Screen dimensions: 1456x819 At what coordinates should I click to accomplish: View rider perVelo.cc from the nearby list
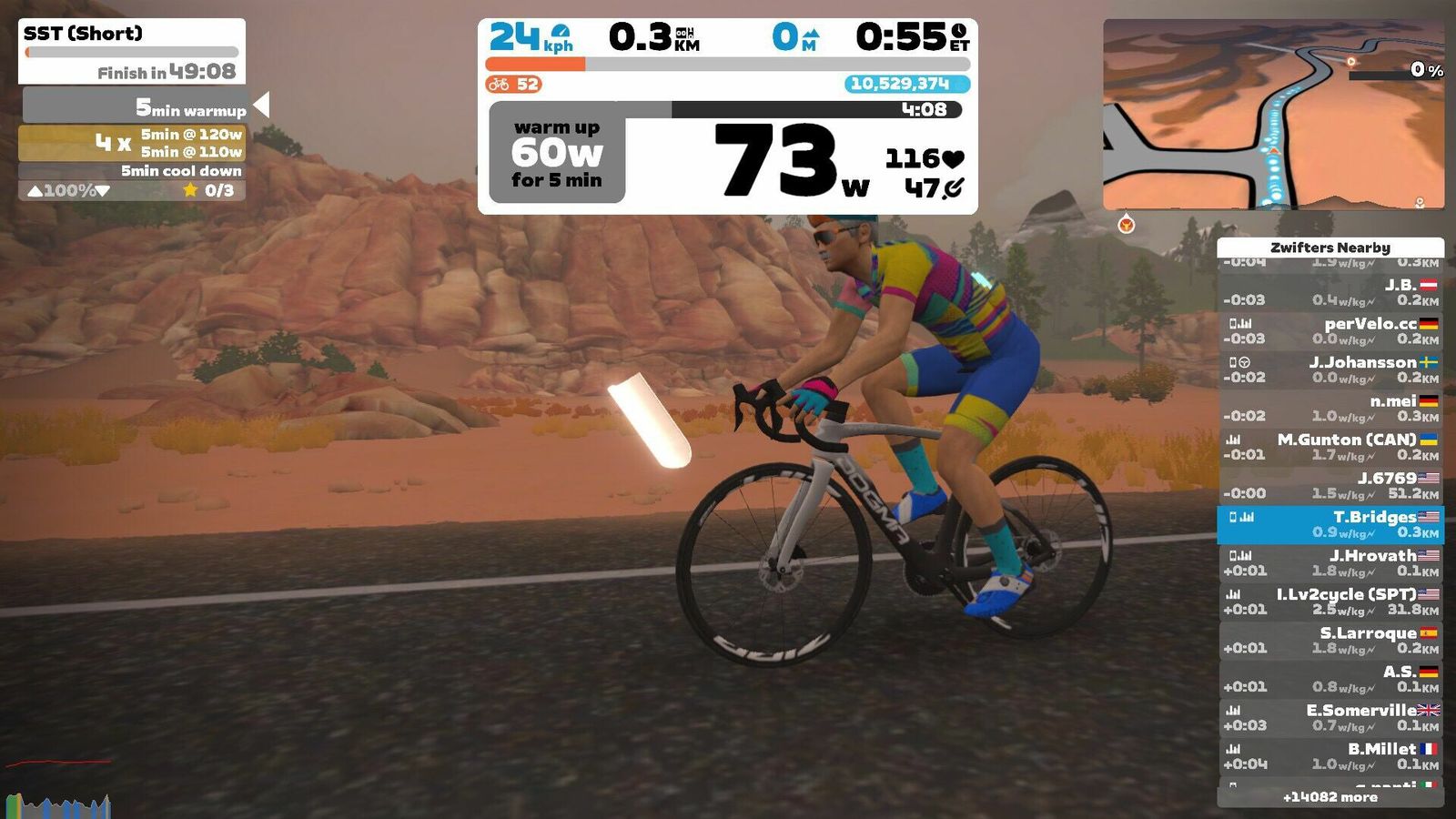1330,330
